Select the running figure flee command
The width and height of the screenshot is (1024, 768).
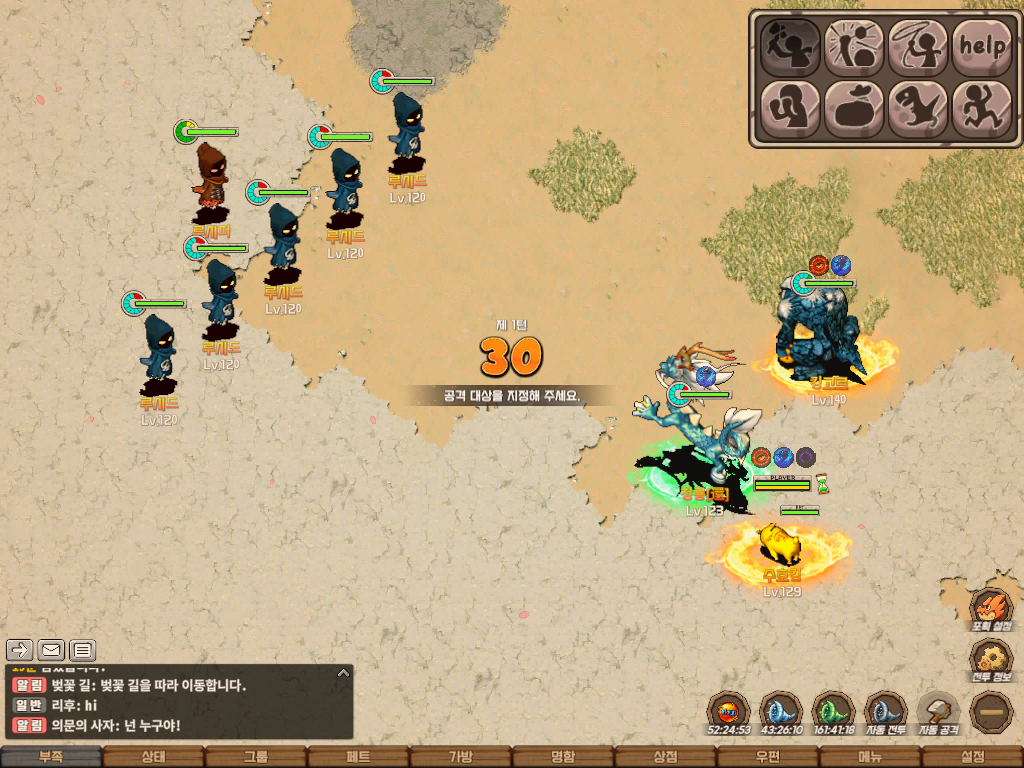(x=981, y=108)
